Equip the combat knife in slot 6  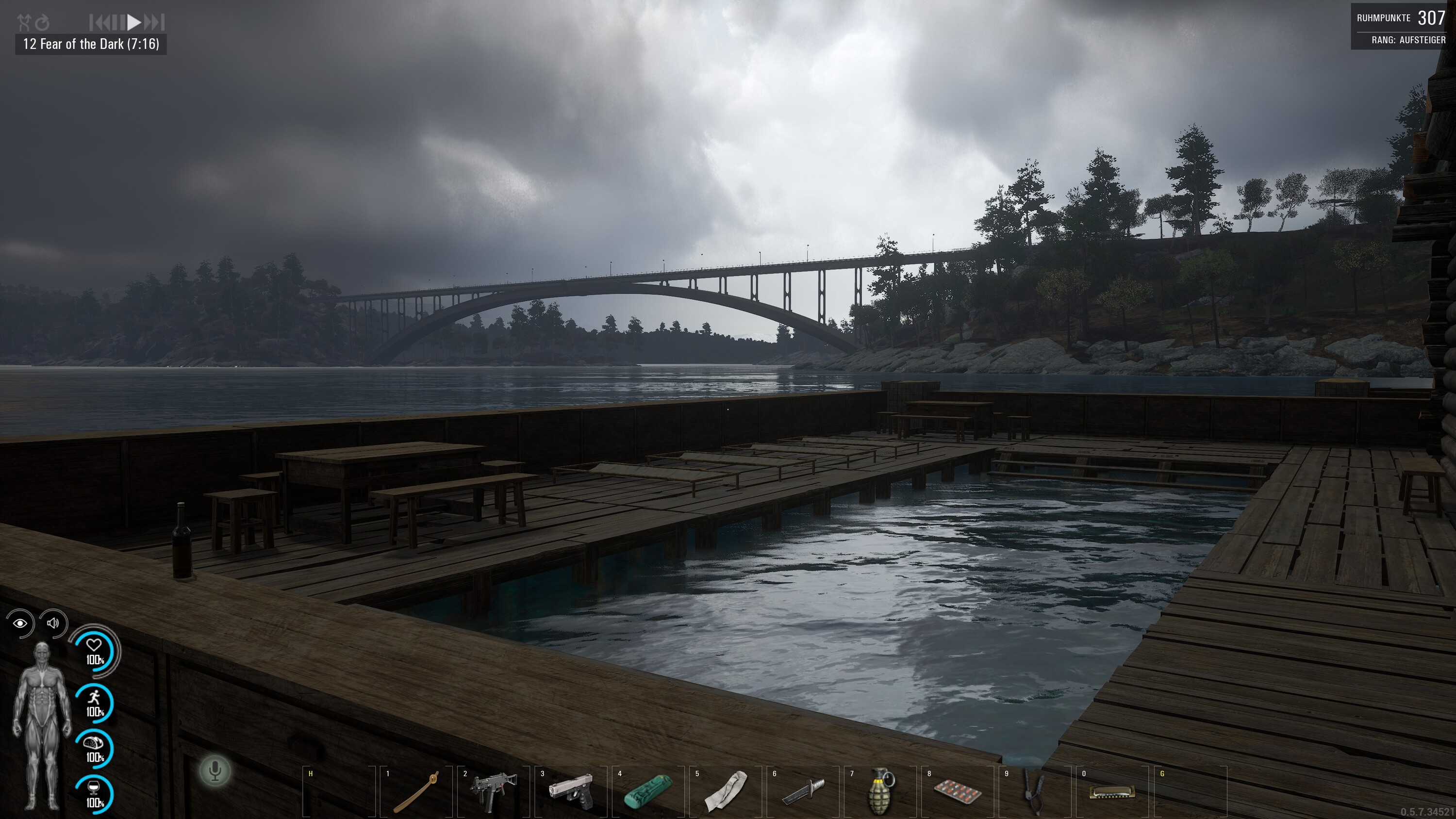pos(803,791)
